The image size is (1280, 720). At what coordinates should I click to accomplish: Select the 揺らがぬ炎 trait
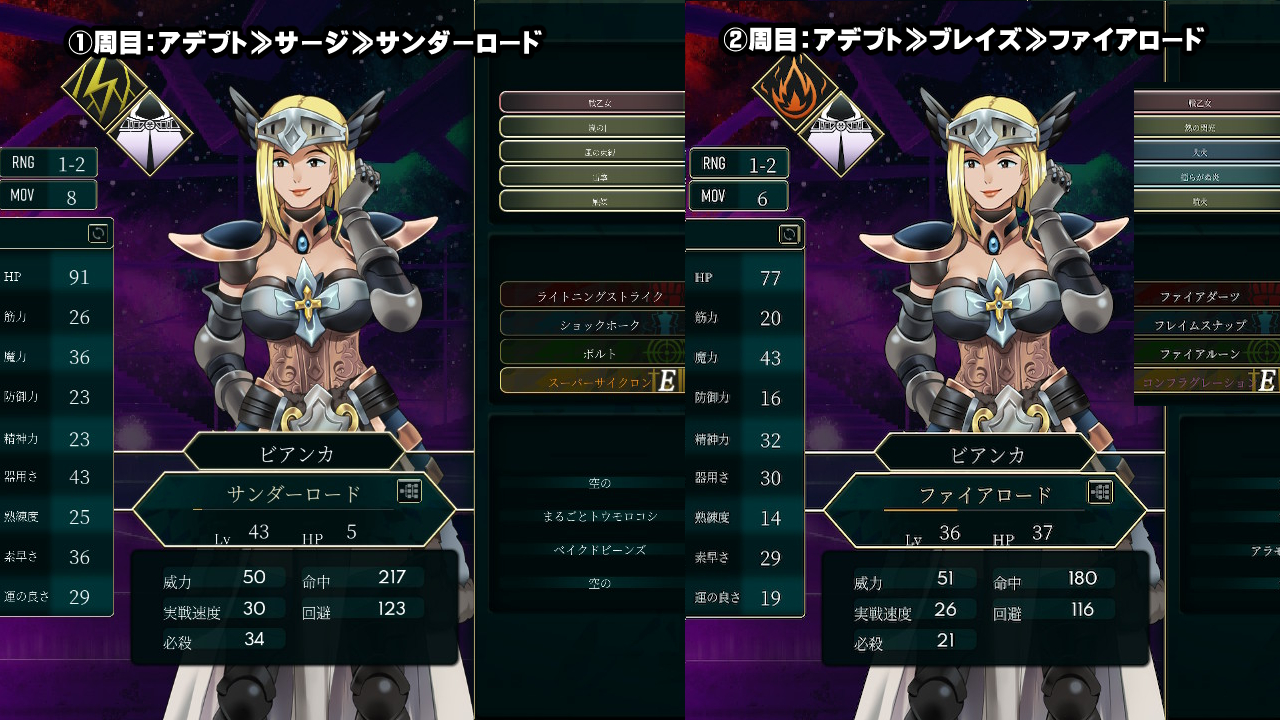[1199, 176]
